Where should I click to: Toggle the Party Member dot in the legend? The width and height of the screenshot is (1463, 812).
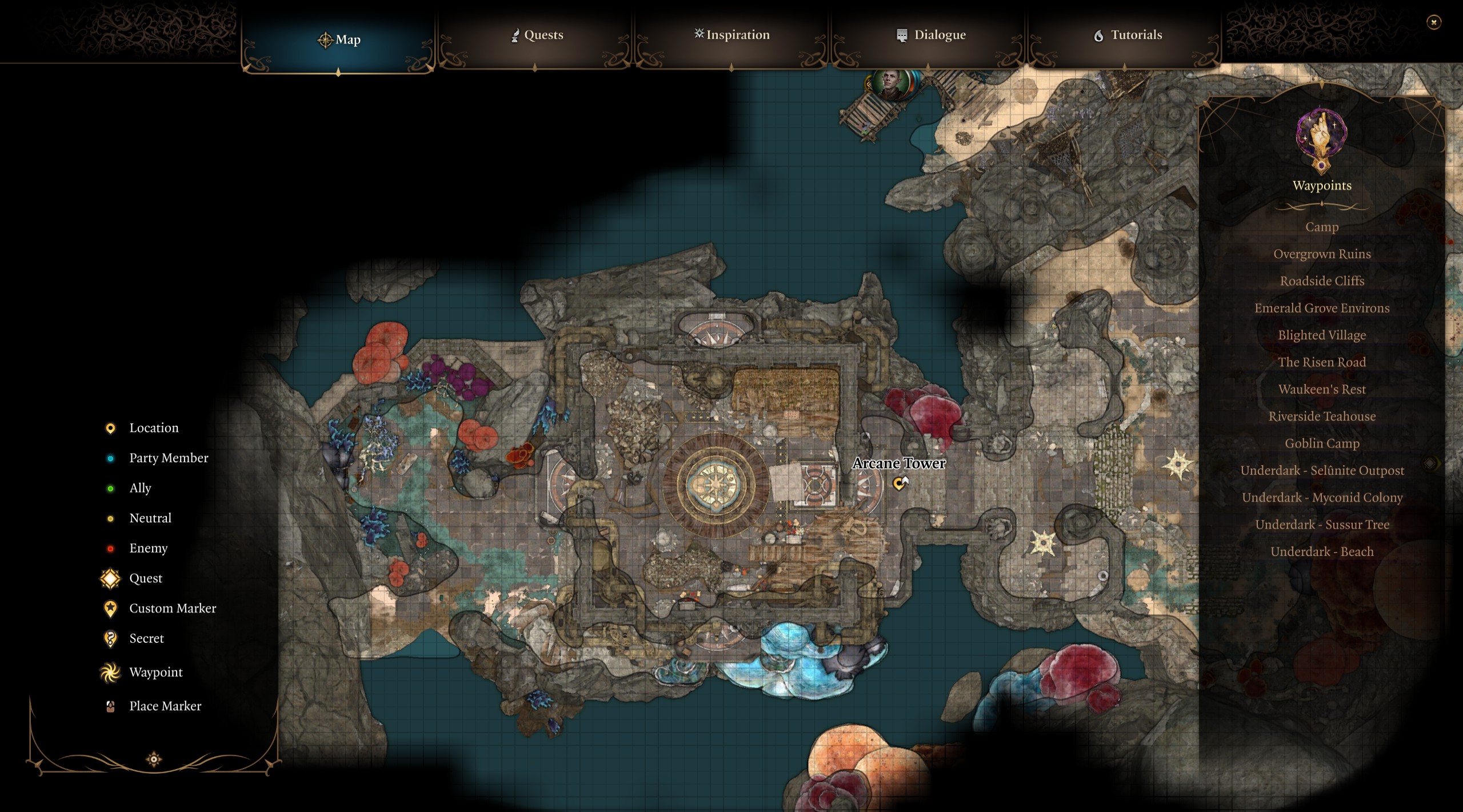(109, 458)
